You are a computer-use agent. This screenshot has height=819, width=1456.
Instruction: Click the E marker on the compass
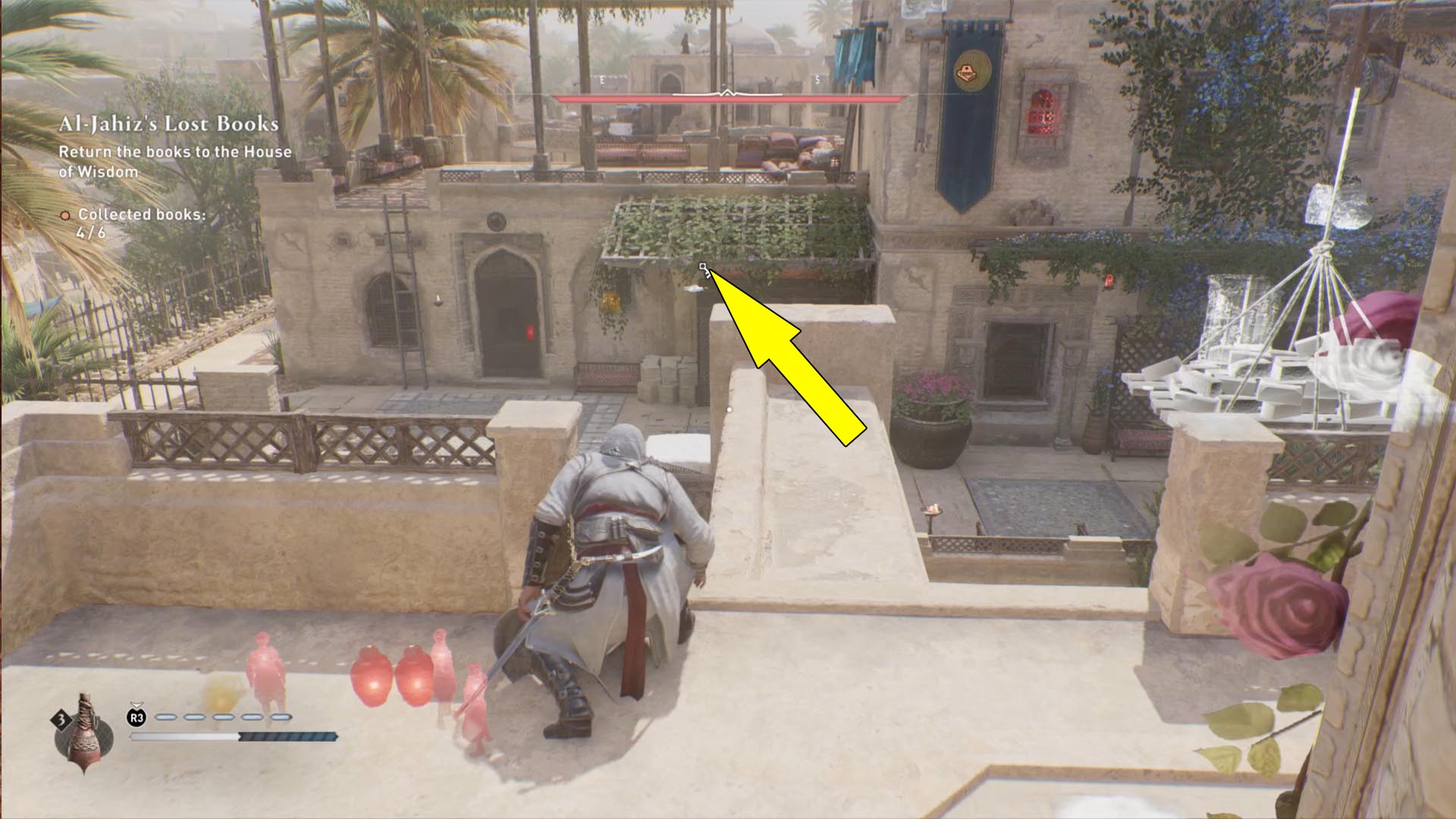(601, 78)
